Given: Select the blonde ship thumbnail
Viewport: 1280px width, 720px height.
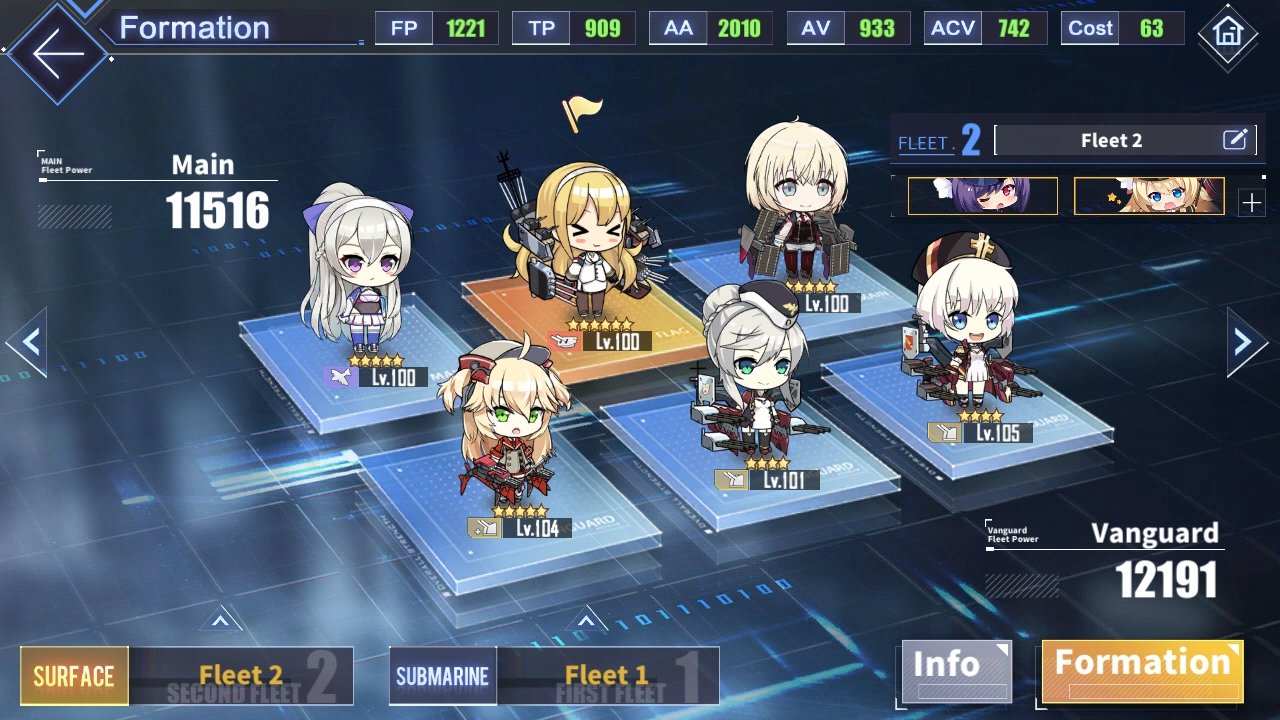Looking at the screenshot, I should 1148,196.
